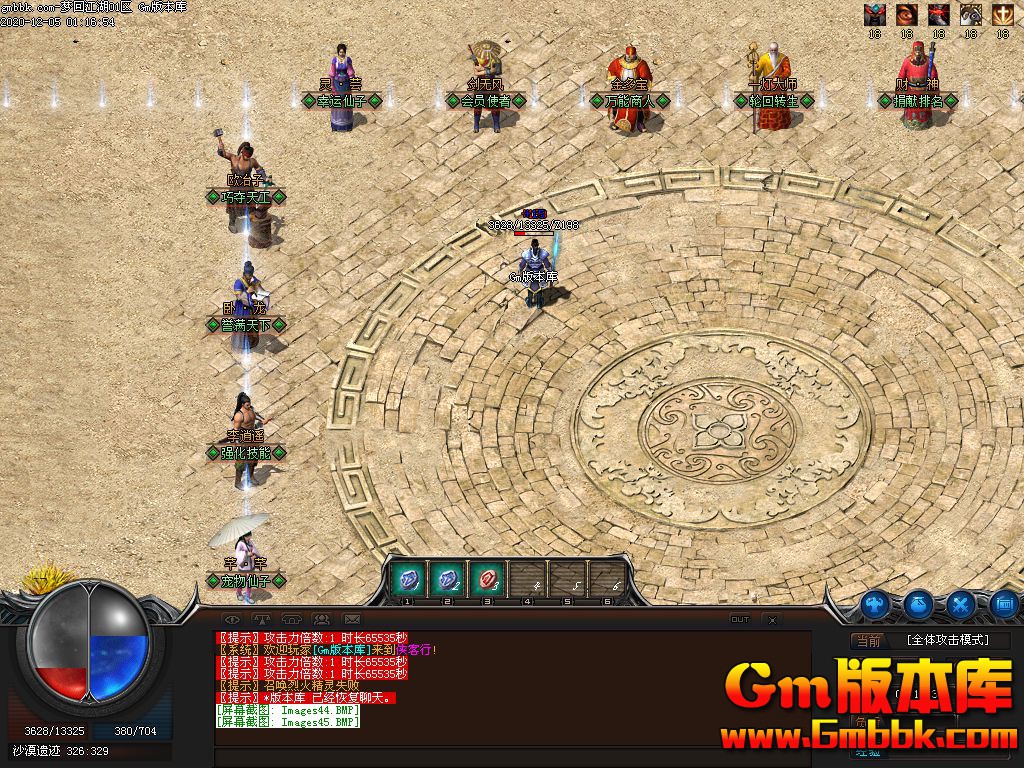The image size is (1024, 768).
Task: Click the OUT button on the chat panel
Action: [x=740, y=620]
